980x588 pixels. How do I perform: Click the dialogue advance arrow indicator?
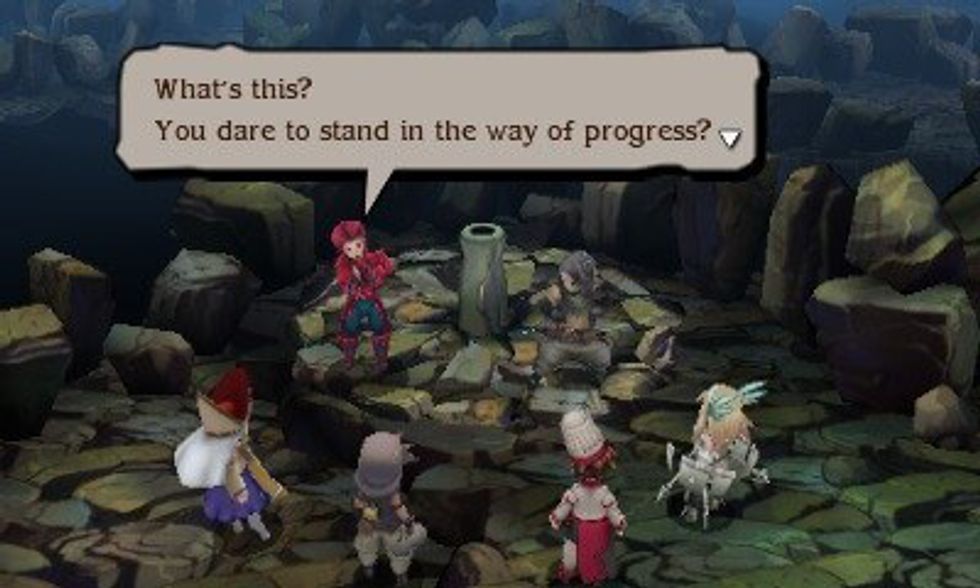(730, 137)
